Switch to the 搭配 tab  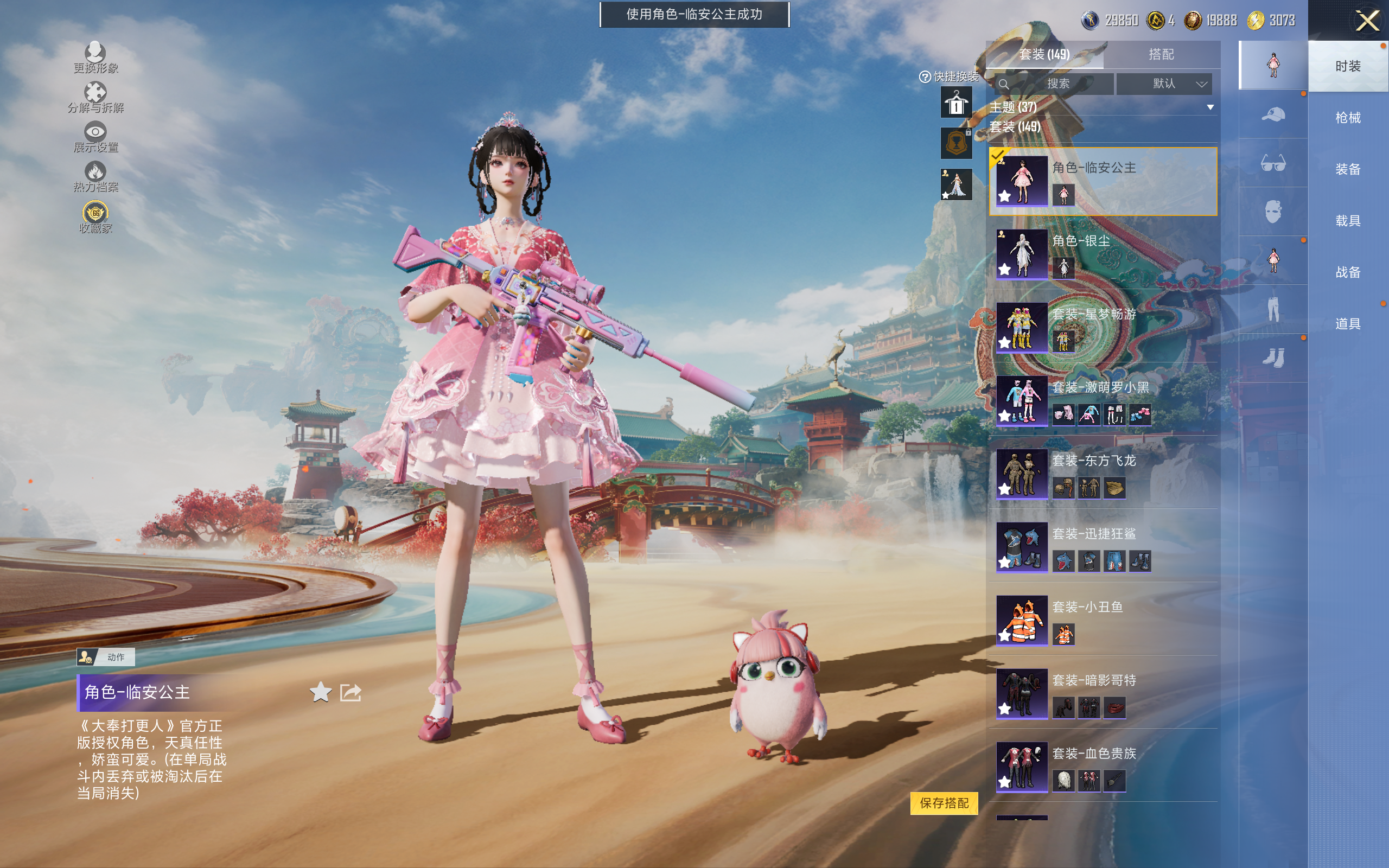coord(1161,55)
